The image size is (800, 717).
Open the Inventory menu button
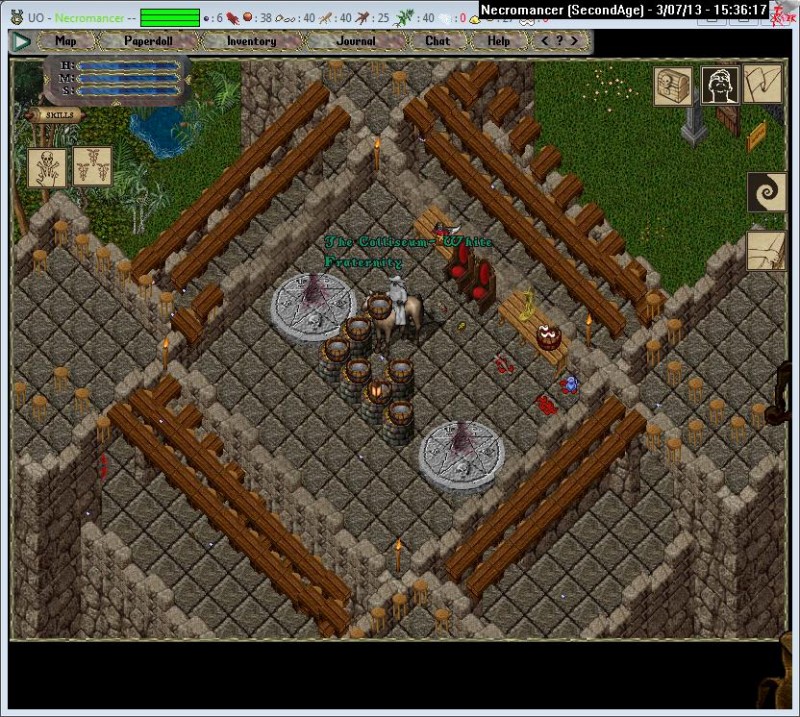(x=251, y=41)
